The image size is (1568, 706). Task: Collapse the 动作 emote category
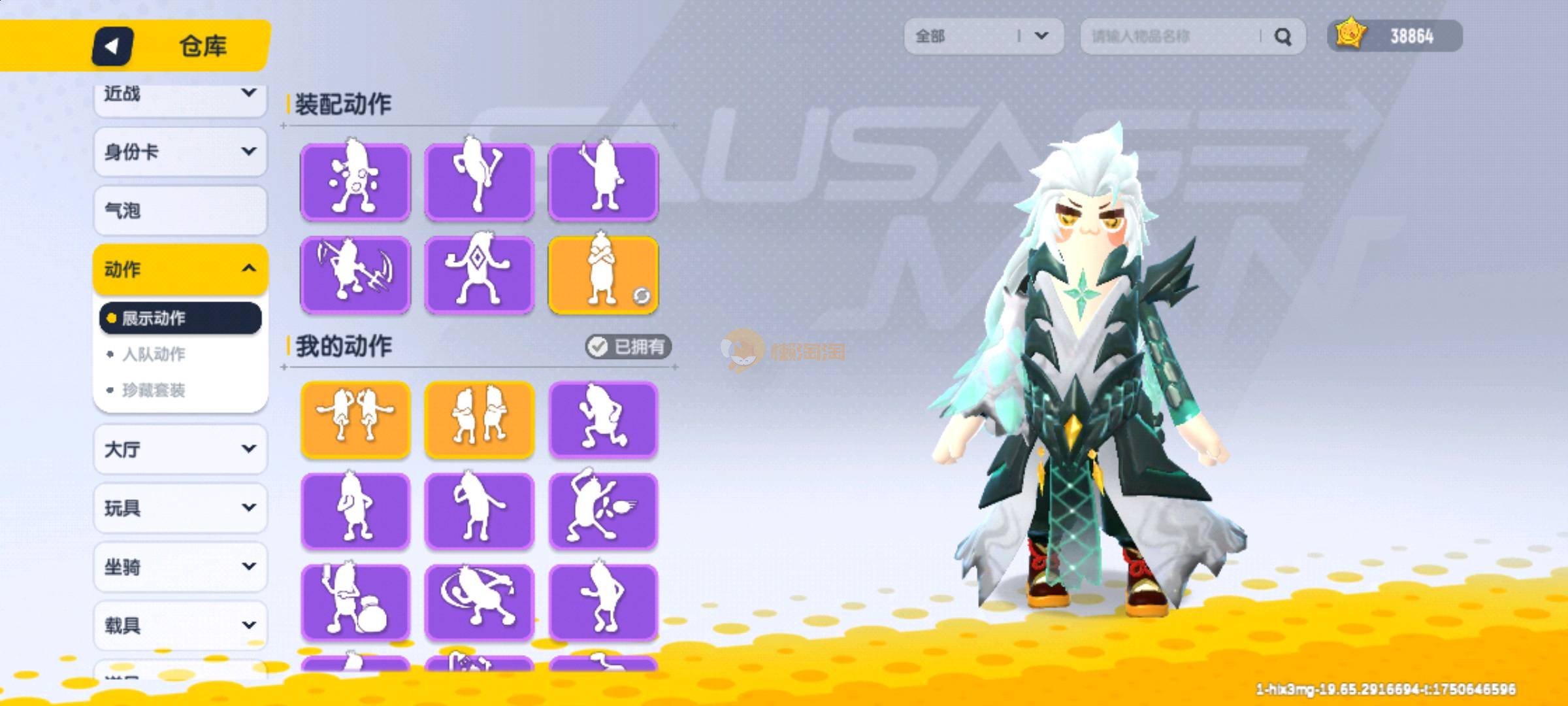coord(180,269)
